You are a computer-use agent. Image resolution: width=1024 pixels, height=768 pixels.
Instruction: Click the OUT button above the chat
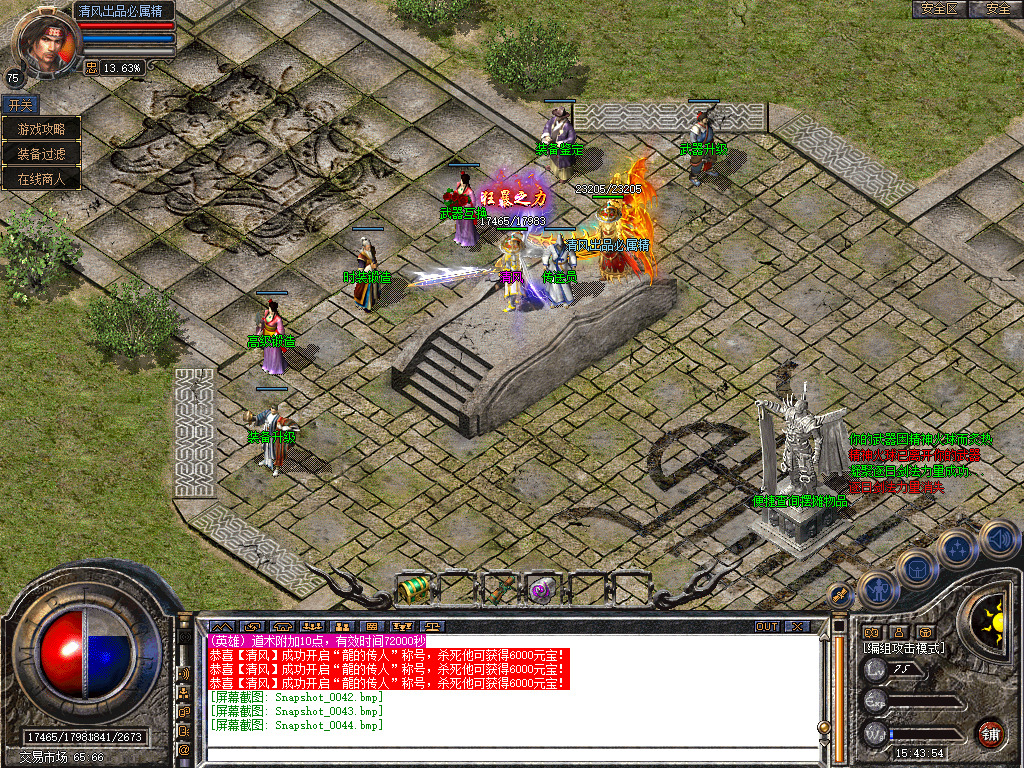(x=767, y=626)
